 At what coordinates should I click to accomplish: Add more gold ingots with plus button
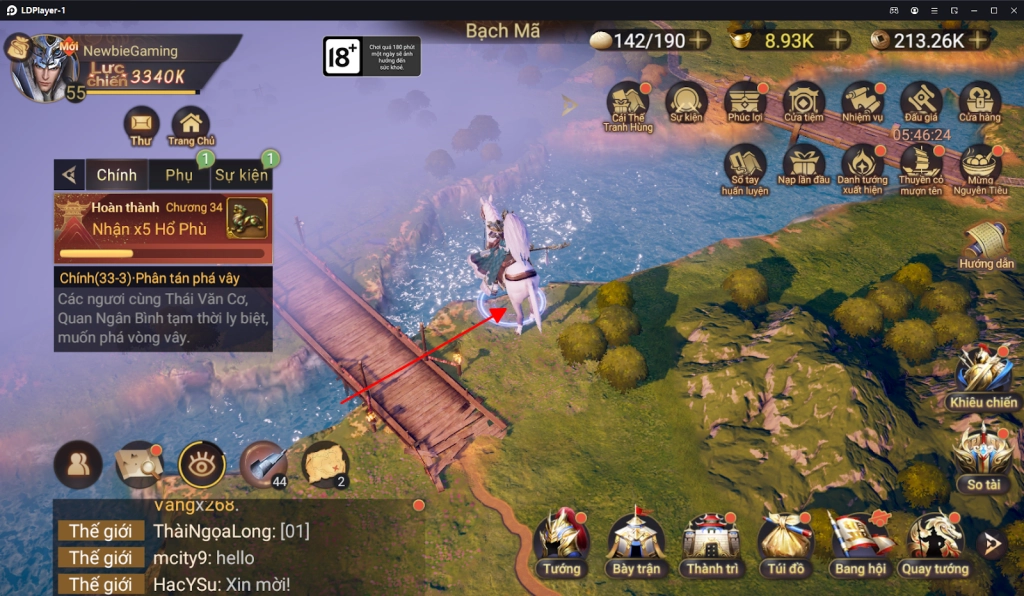pyautogui.click(x=838, y=41)
